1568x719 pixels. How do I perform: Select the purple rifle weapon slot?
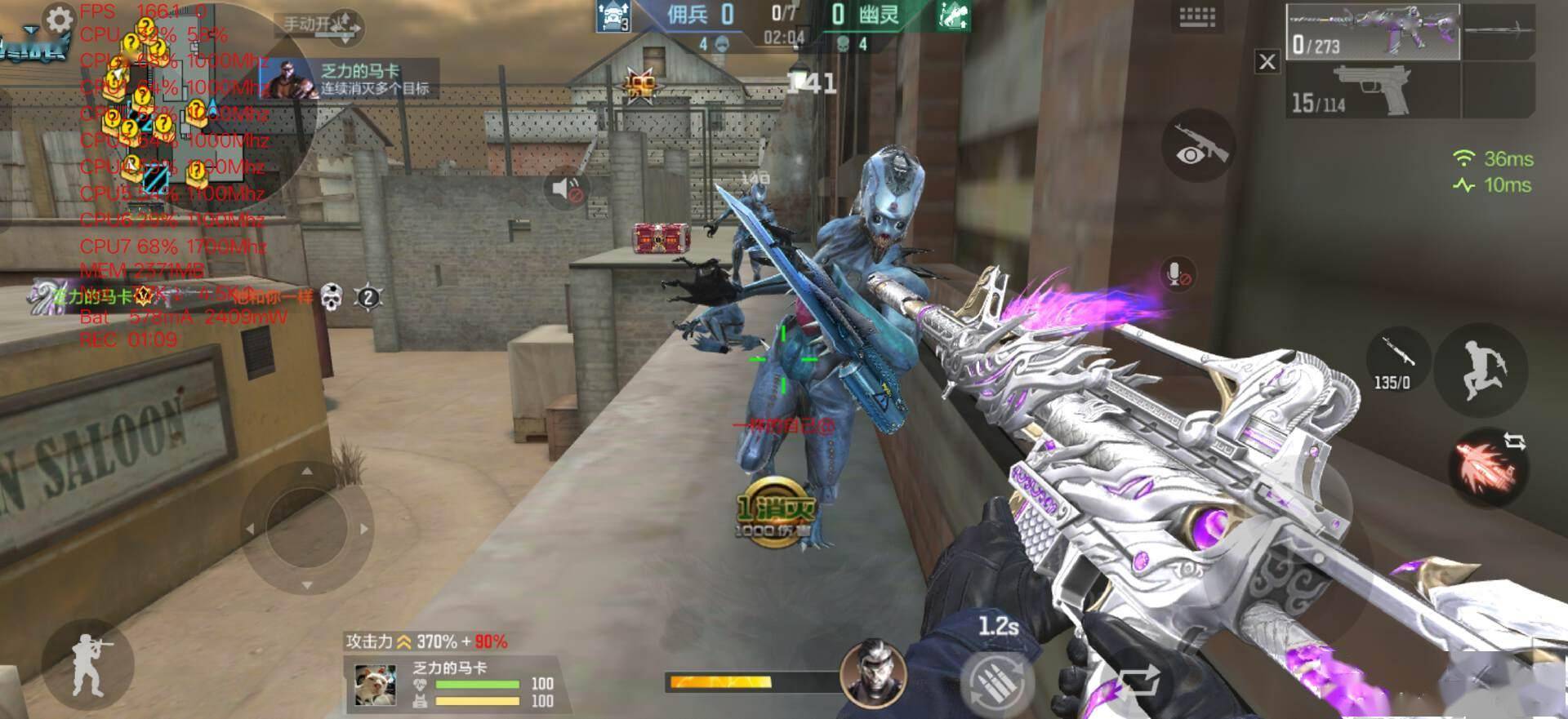(1372, 32)
